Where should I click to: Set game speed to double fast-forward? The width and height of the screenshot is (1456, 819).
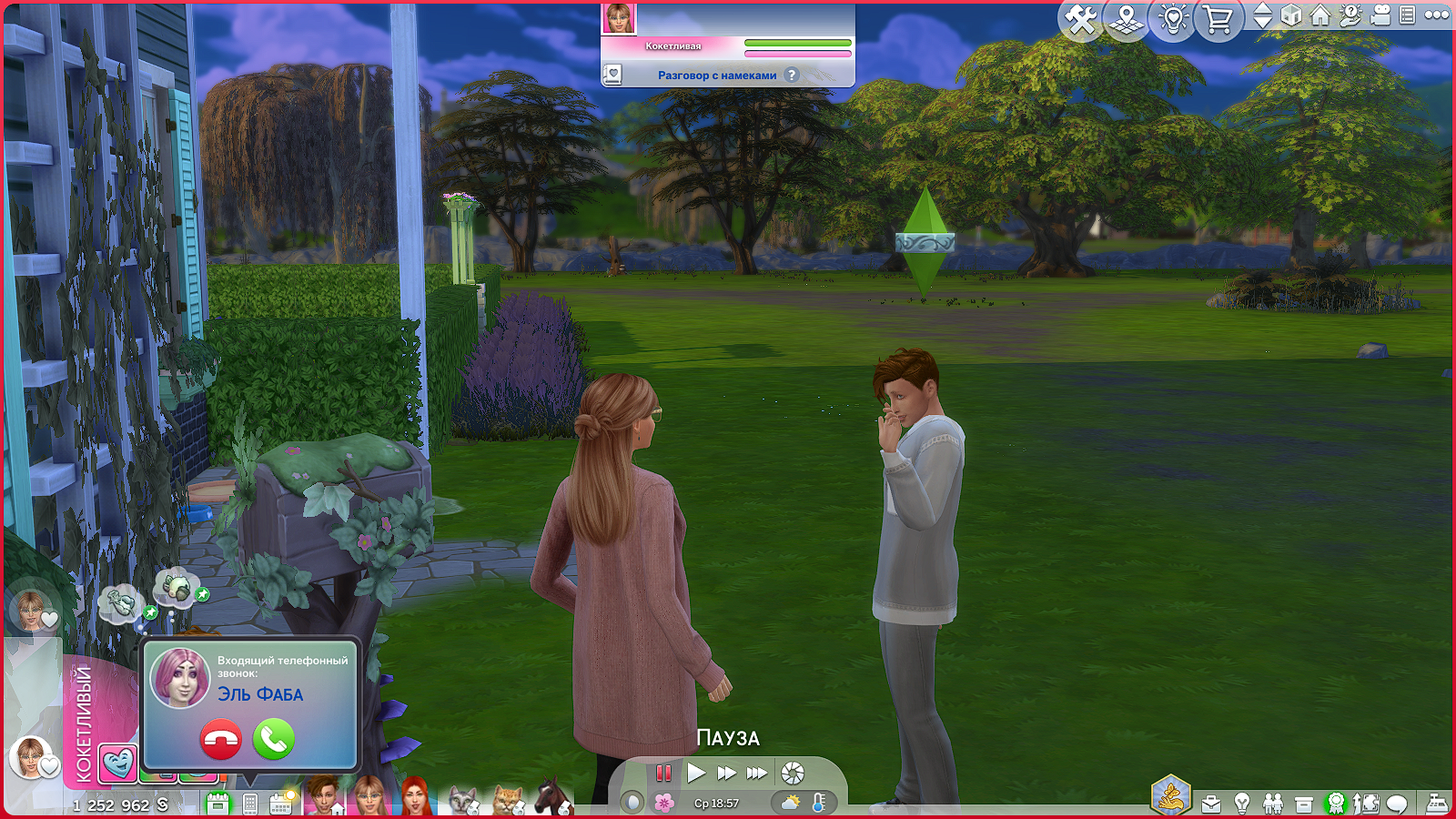[726, 773]
